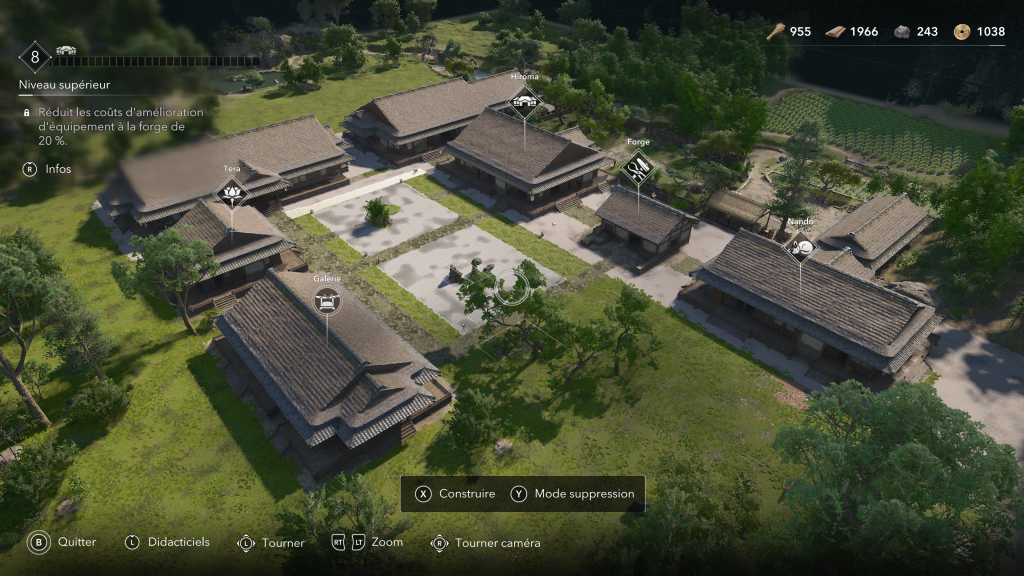Choose the Construire option
This screenshot has height=576, width=1024.
tap(456, 494)
